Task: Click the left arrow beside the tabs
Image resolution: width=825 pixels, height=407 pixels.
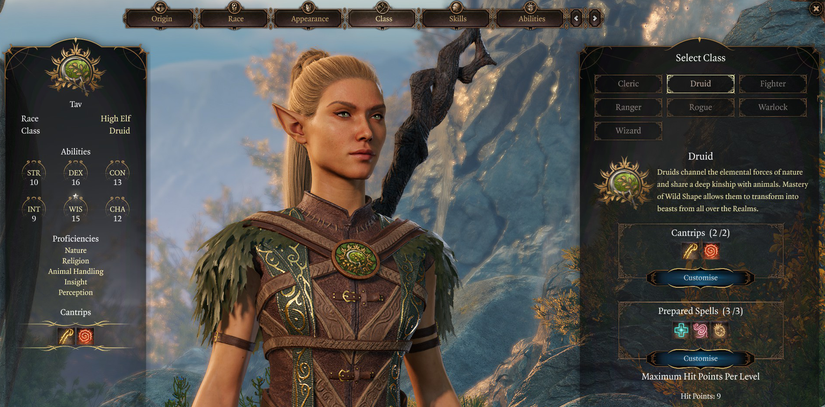Action: [576, 18]
